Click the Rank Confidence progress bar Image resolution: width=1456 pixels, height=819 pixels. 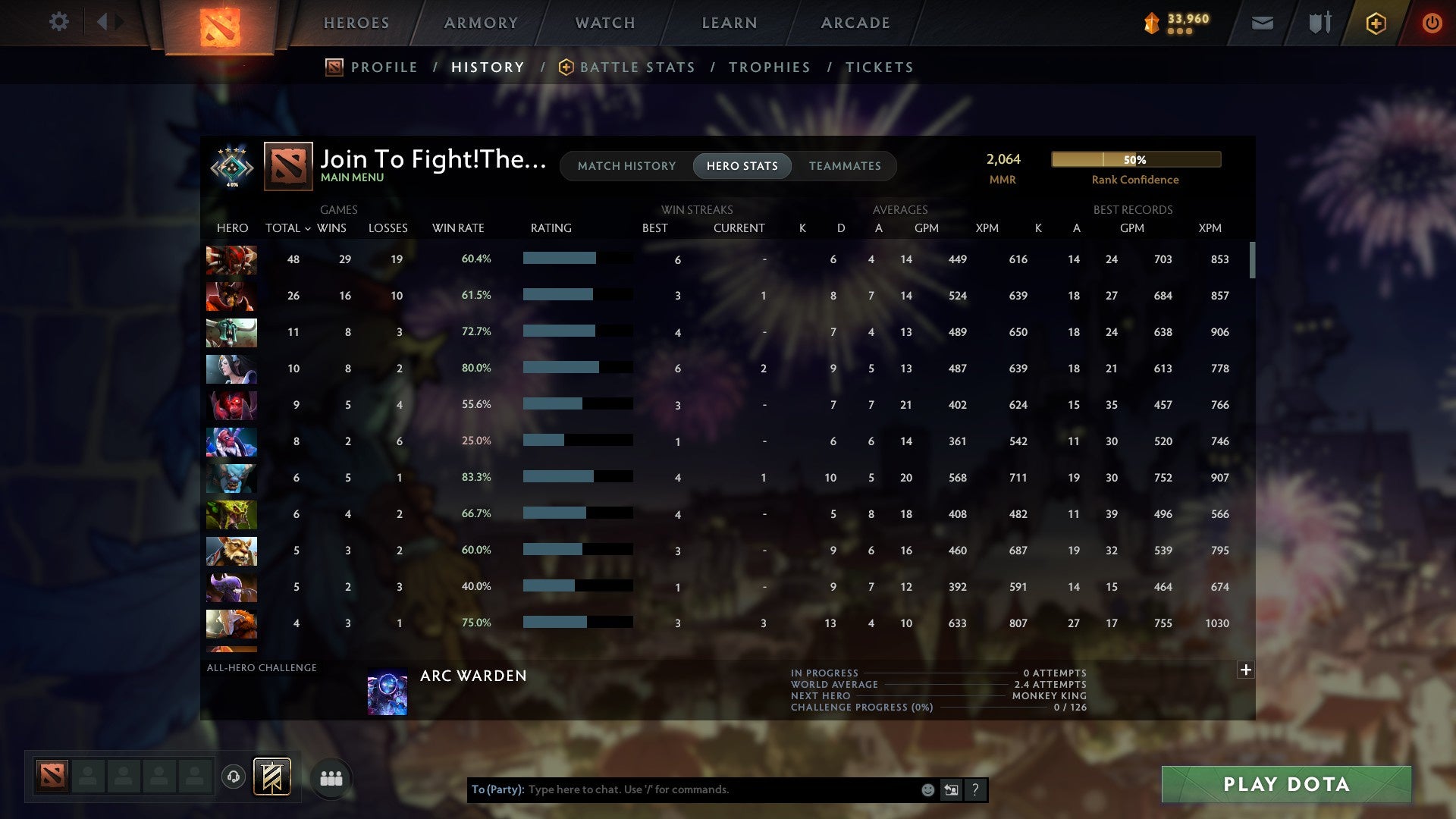click(x=1135, y=159)
